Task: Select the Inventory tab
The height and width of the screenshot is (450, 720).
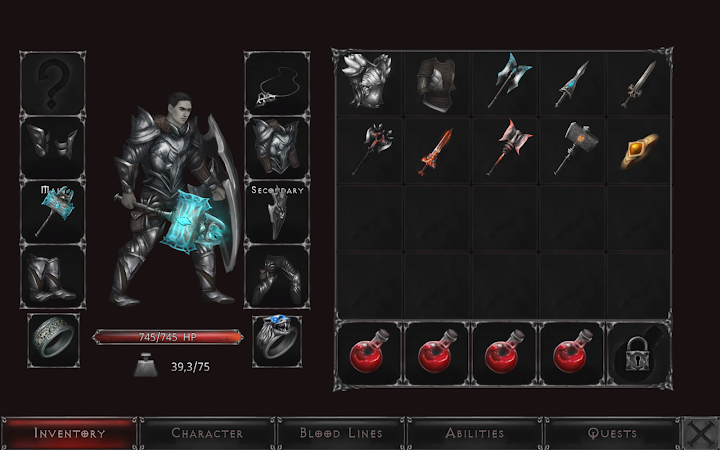Action: click(x=70, y=433)
